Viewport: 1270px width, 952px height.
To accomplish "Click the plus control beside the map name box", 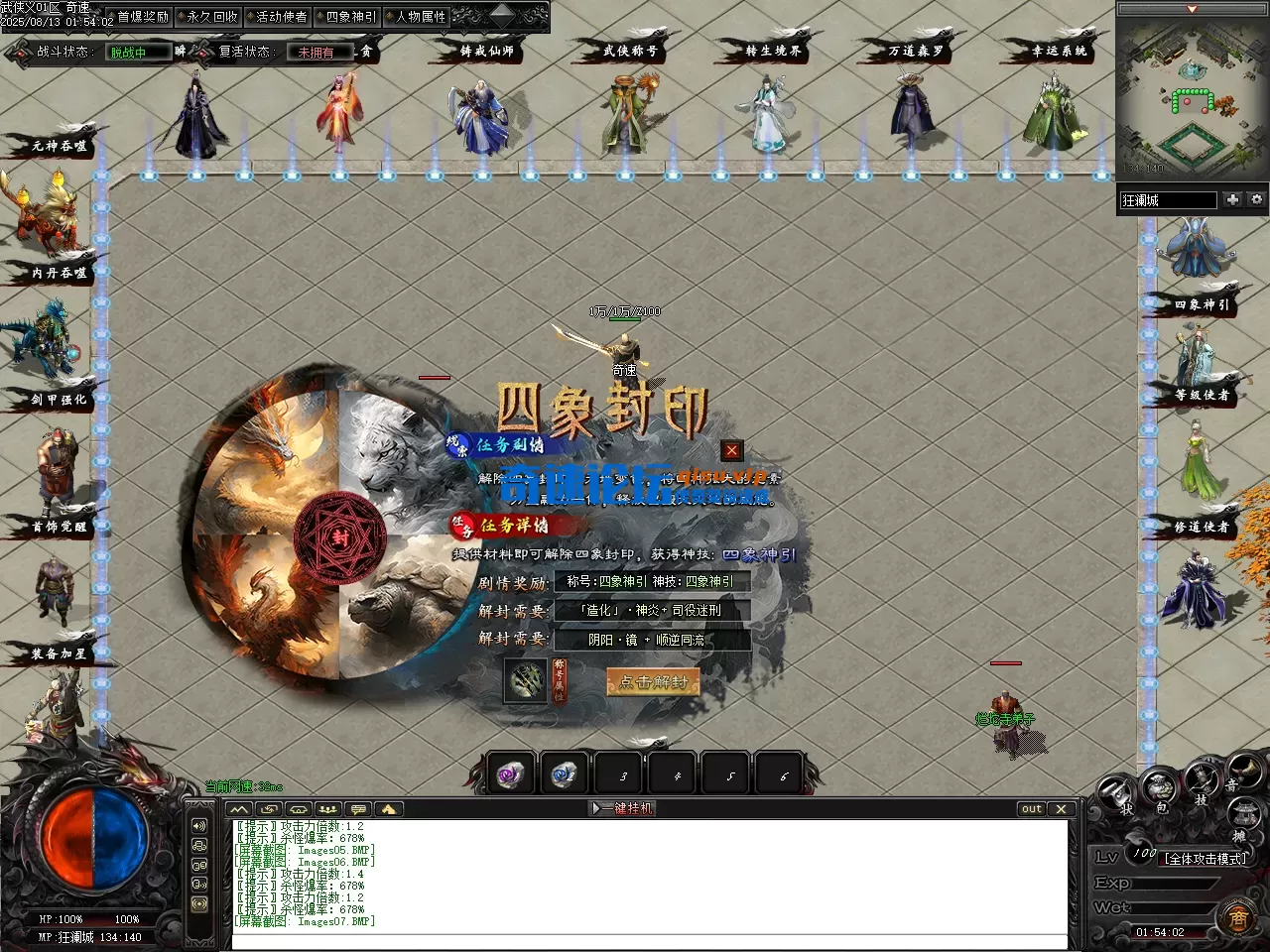I will tap(1231, 199).
